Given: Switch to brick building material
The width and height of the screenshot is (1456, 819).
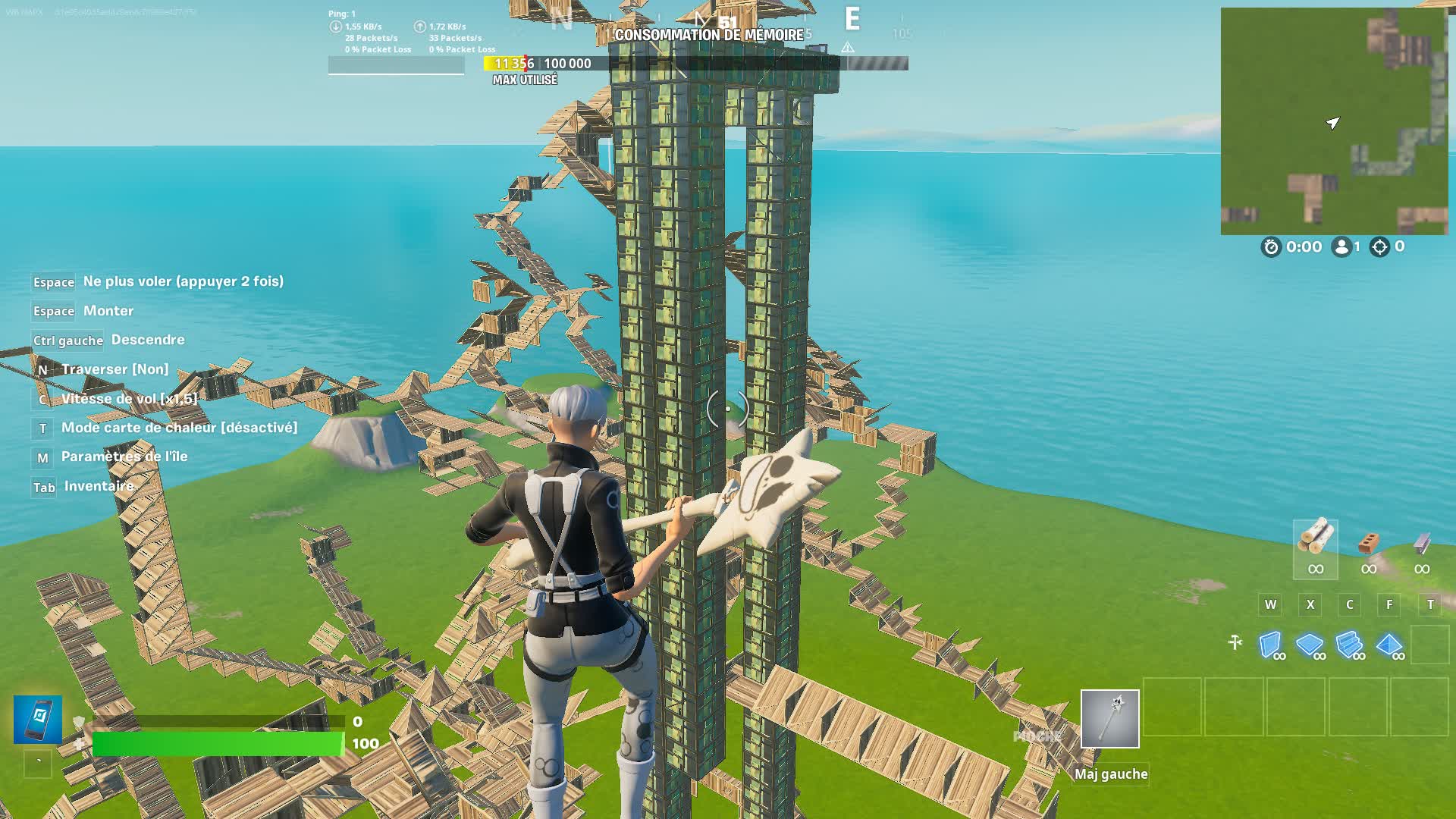Looking at the screenshot, I should point(1368,548).
